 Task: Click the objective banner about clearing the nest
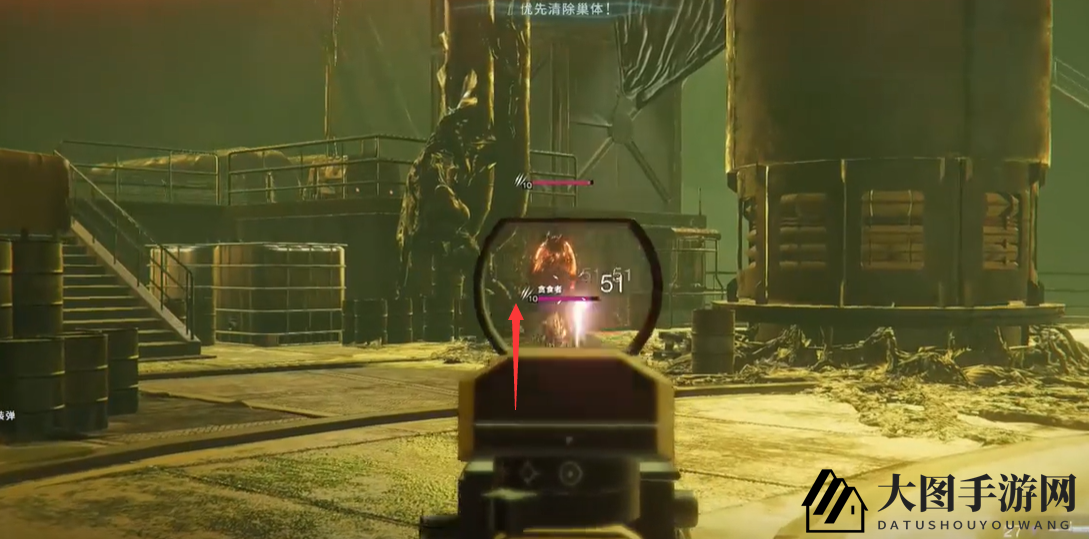(565, 9)
